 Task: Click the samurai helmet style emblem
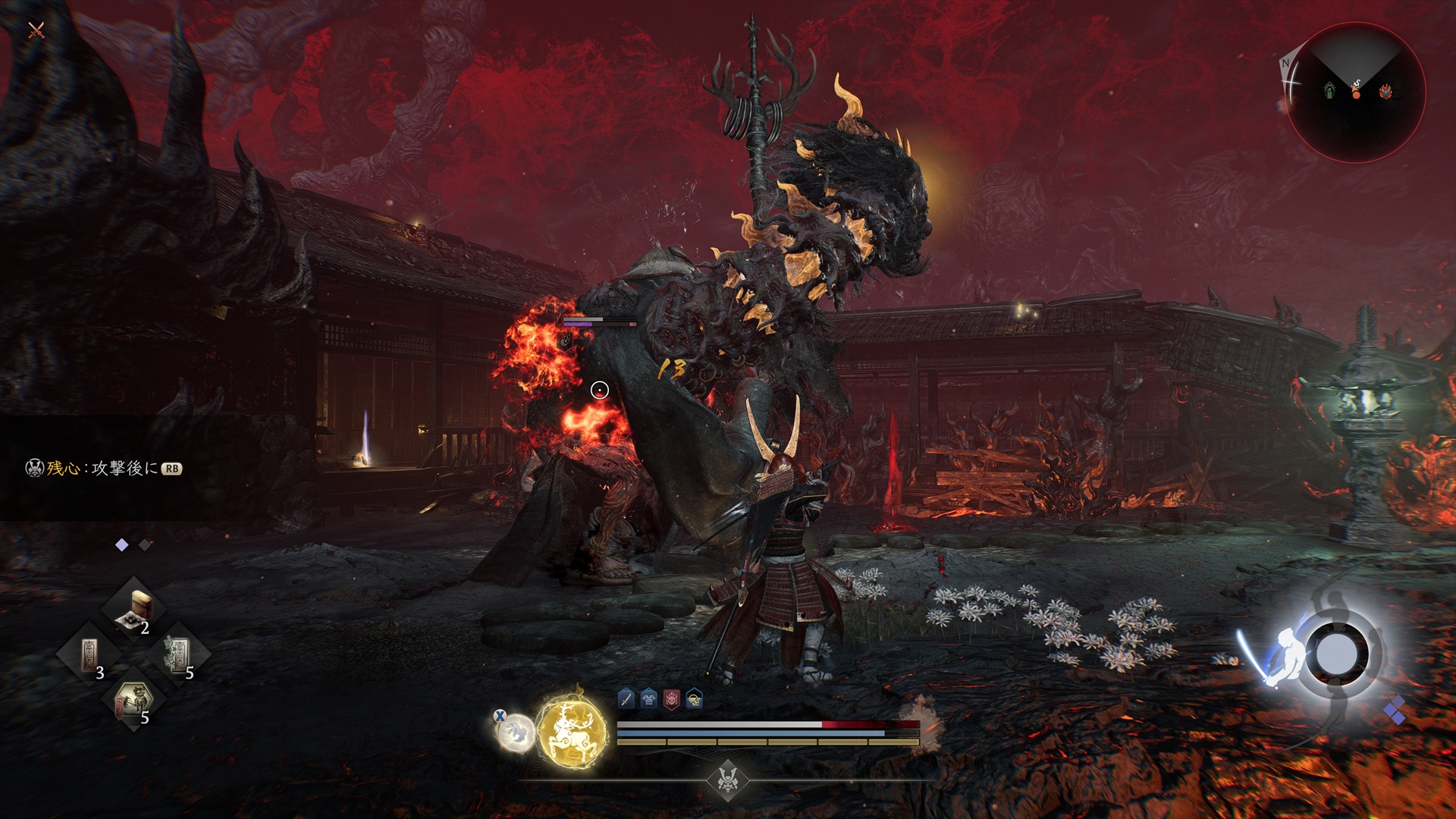pos(728,779)
